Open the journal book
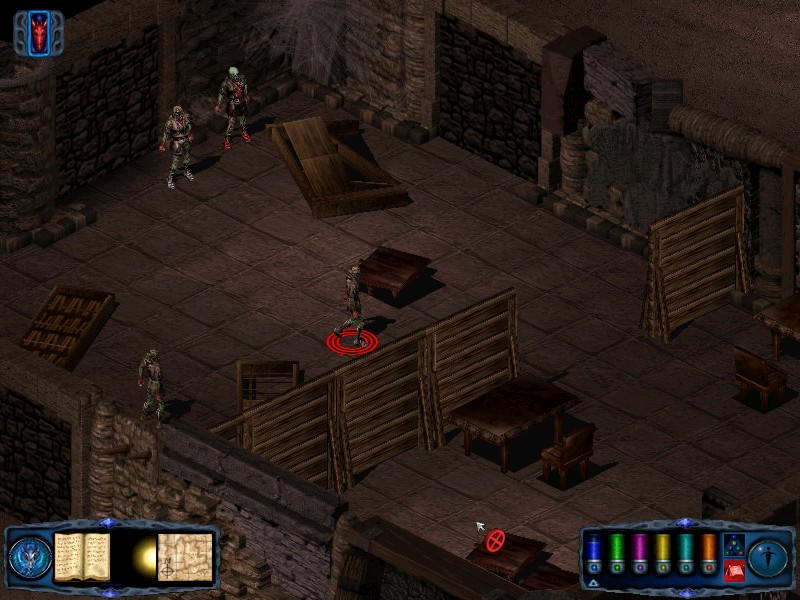This screenshot has height=600, width=800. tap(81, 554)
